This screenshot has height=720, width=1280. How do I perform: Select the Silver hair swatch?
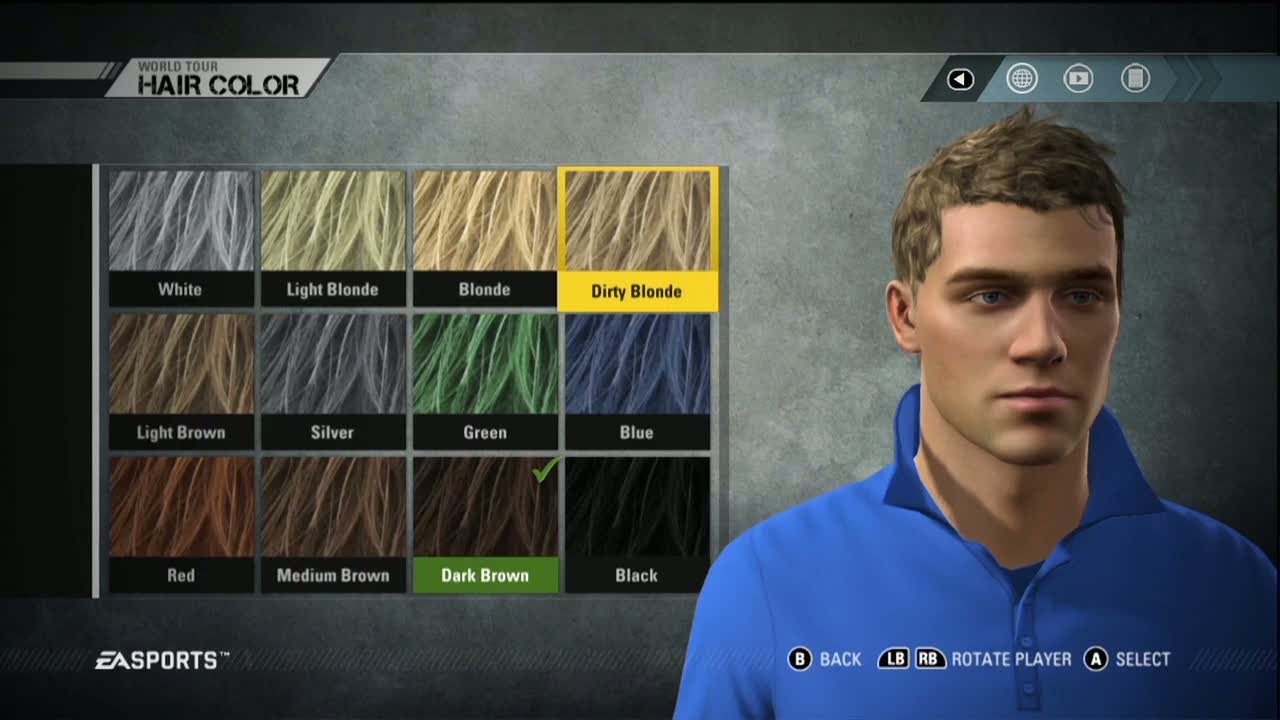pyautogui.click(x=333, y=380)
